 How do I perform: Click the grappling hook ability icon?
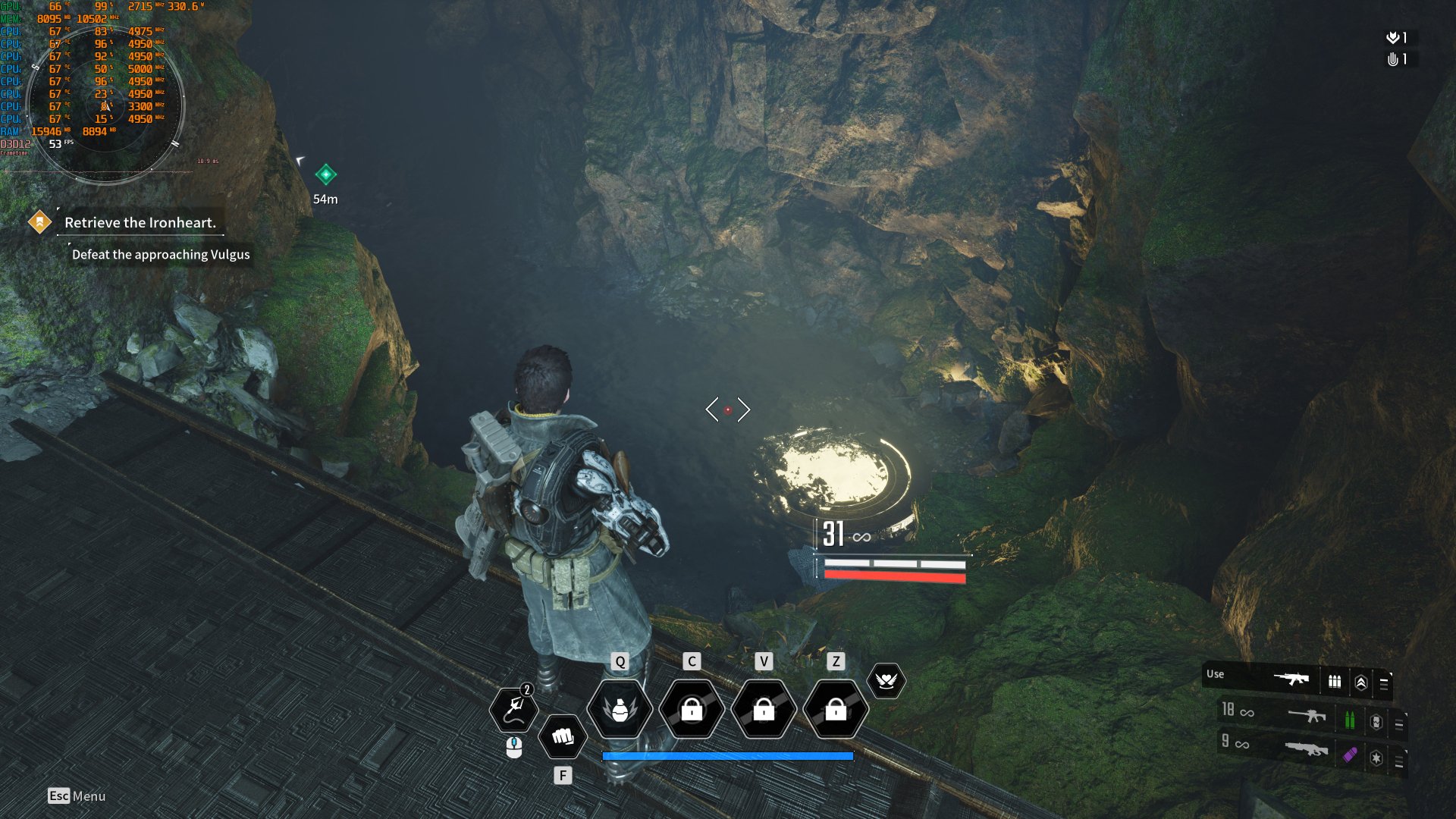(x=514, y=709)
